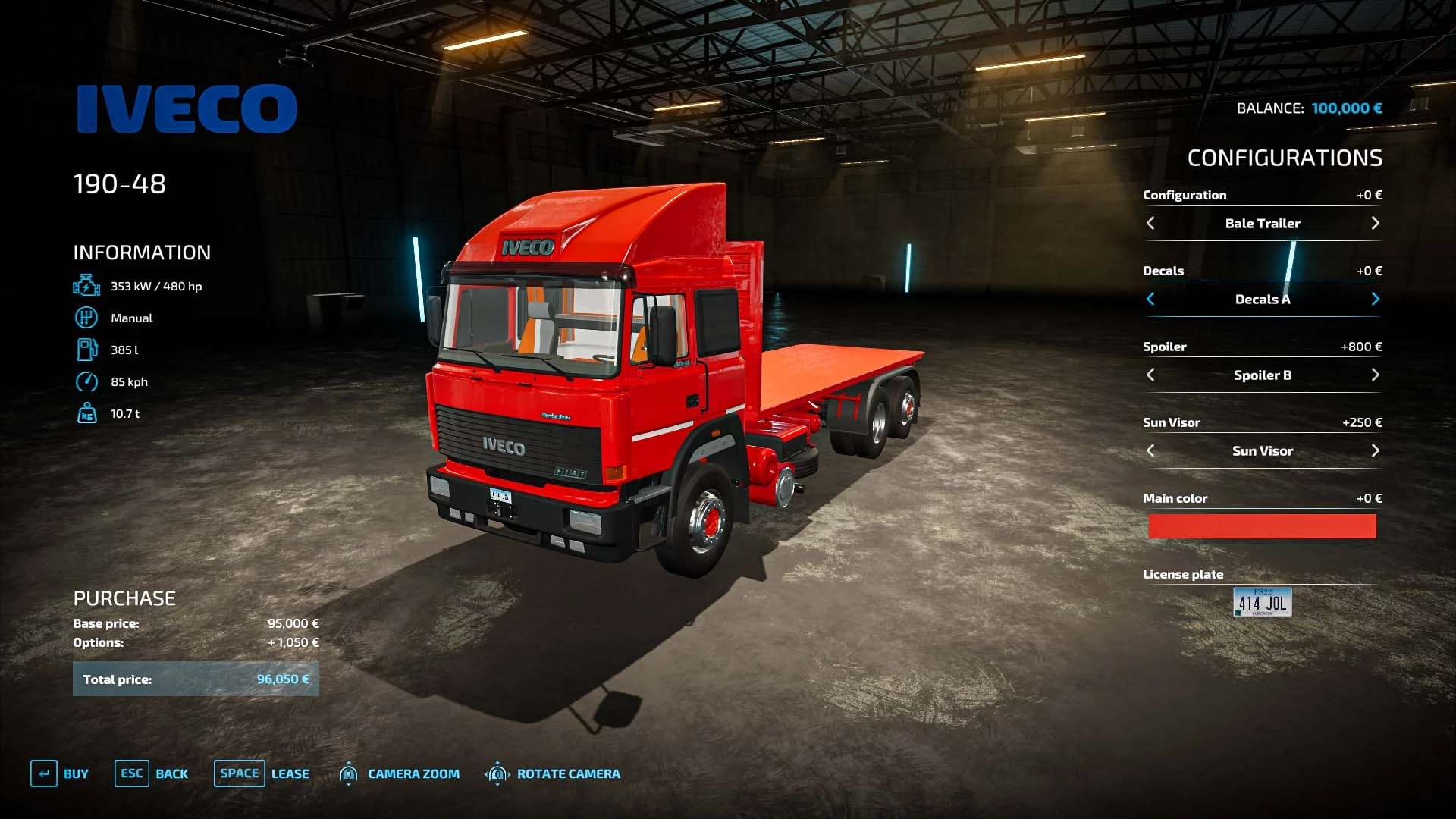Select the Manual transmission gearbox icon

click(86, 318)
